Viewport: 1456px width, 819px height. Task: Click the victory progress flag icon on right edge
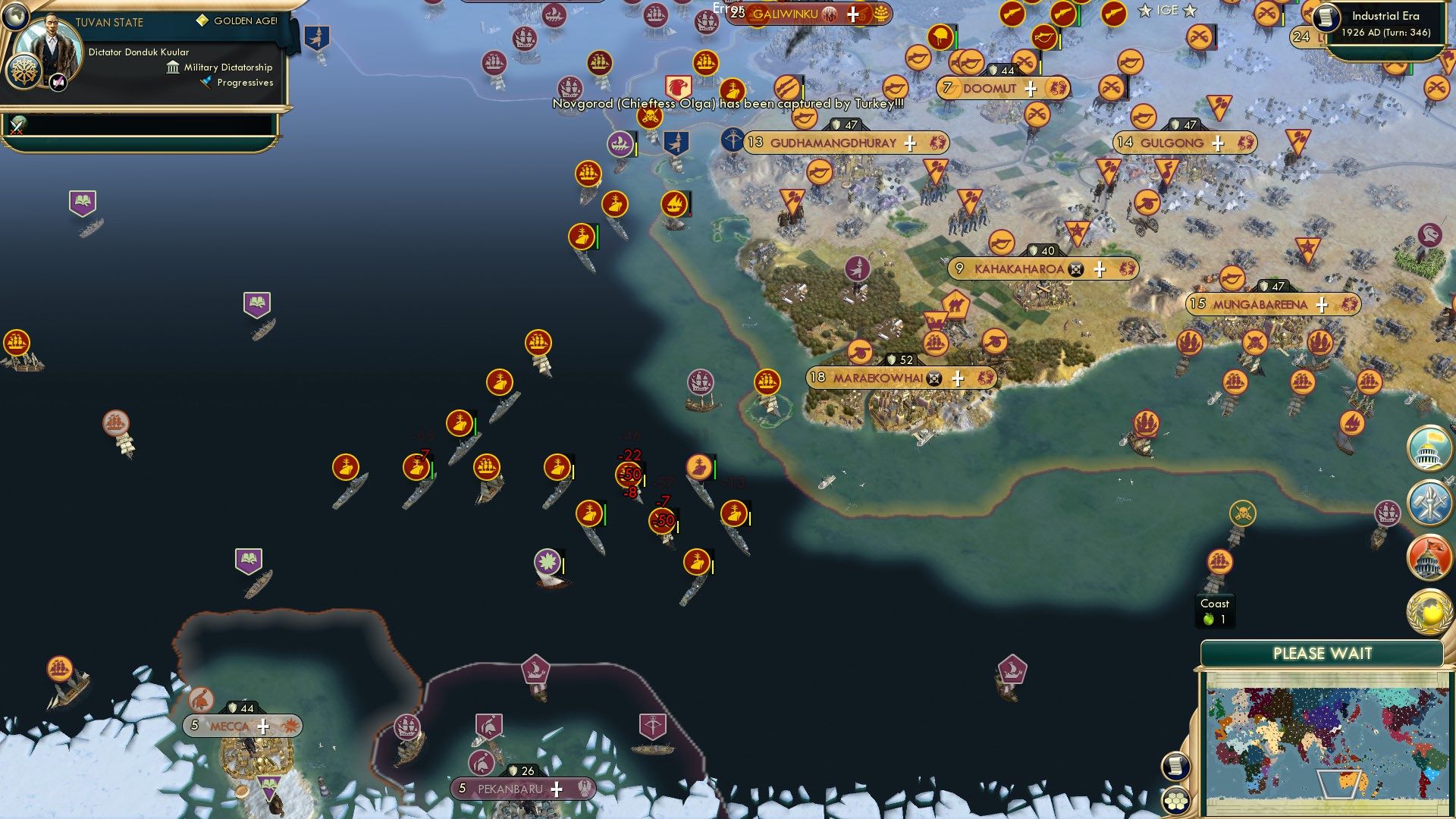point(1428,447)
